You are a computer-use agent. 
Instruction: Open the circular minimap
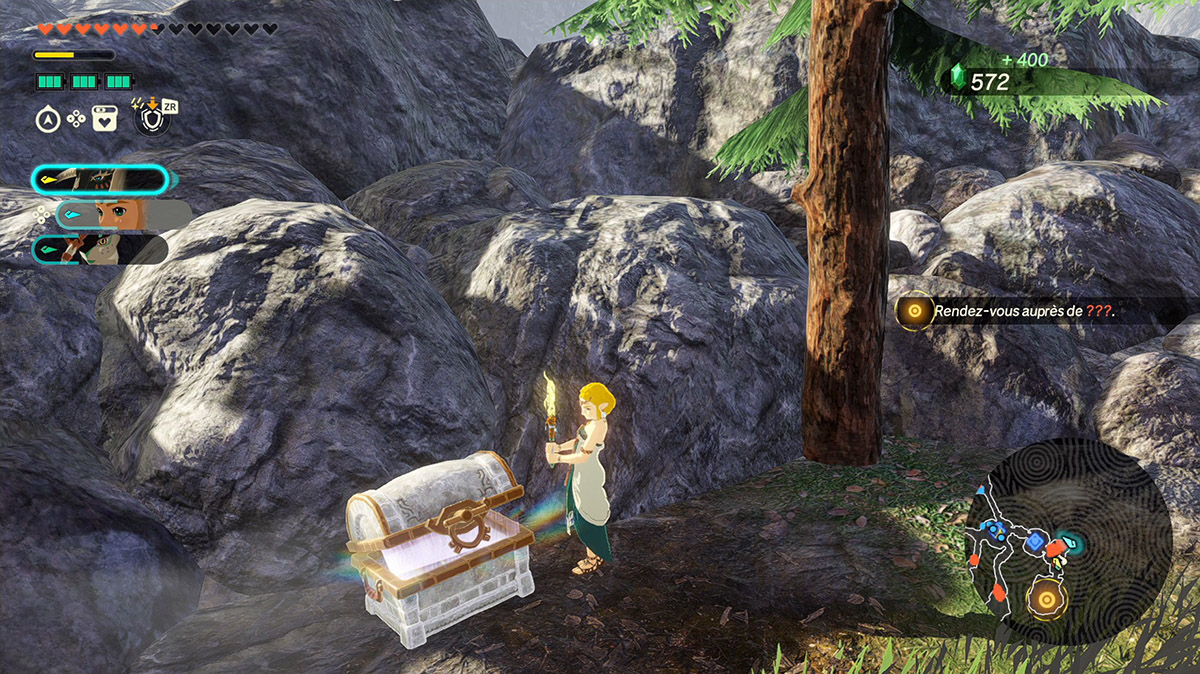[x=1068, y=540]
